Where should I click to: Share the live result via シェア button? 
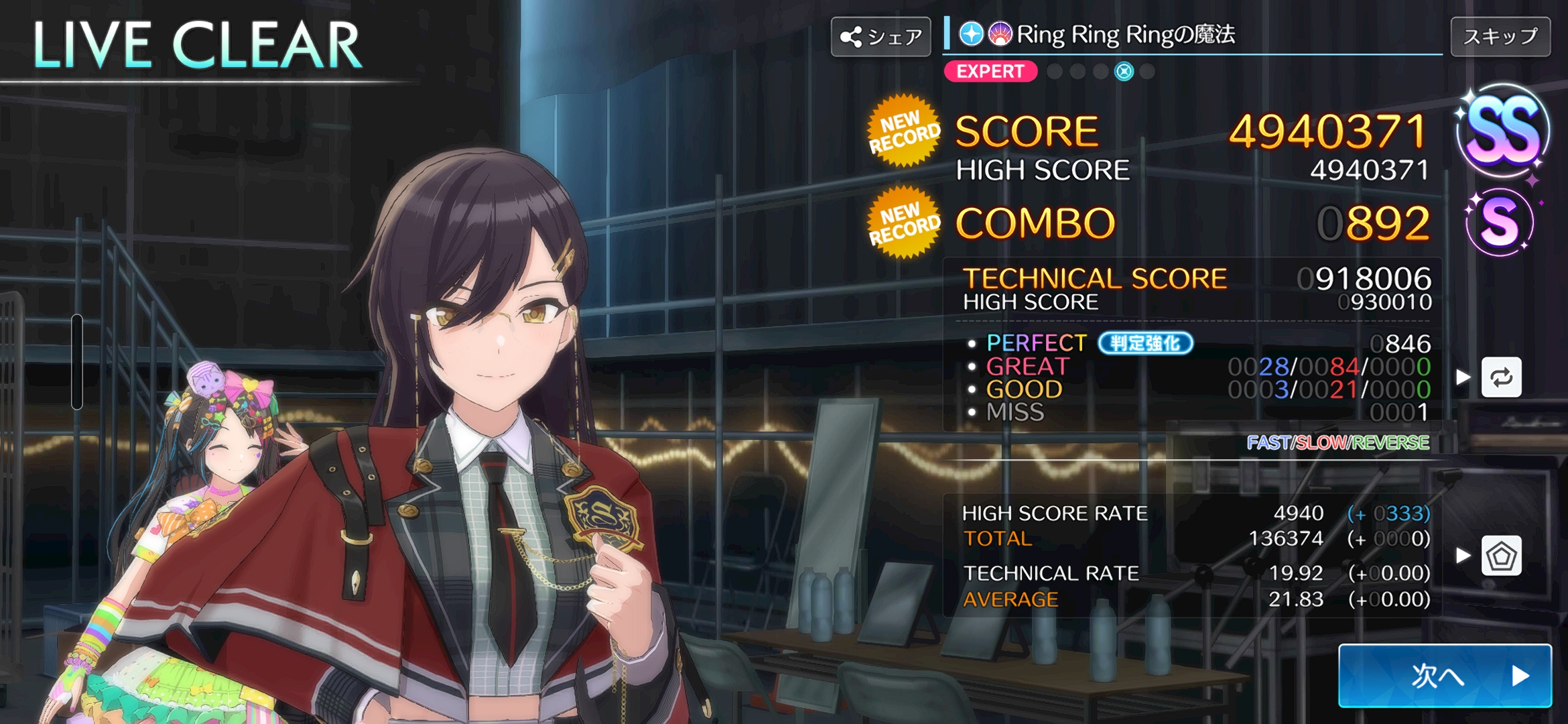click(880, 36)
